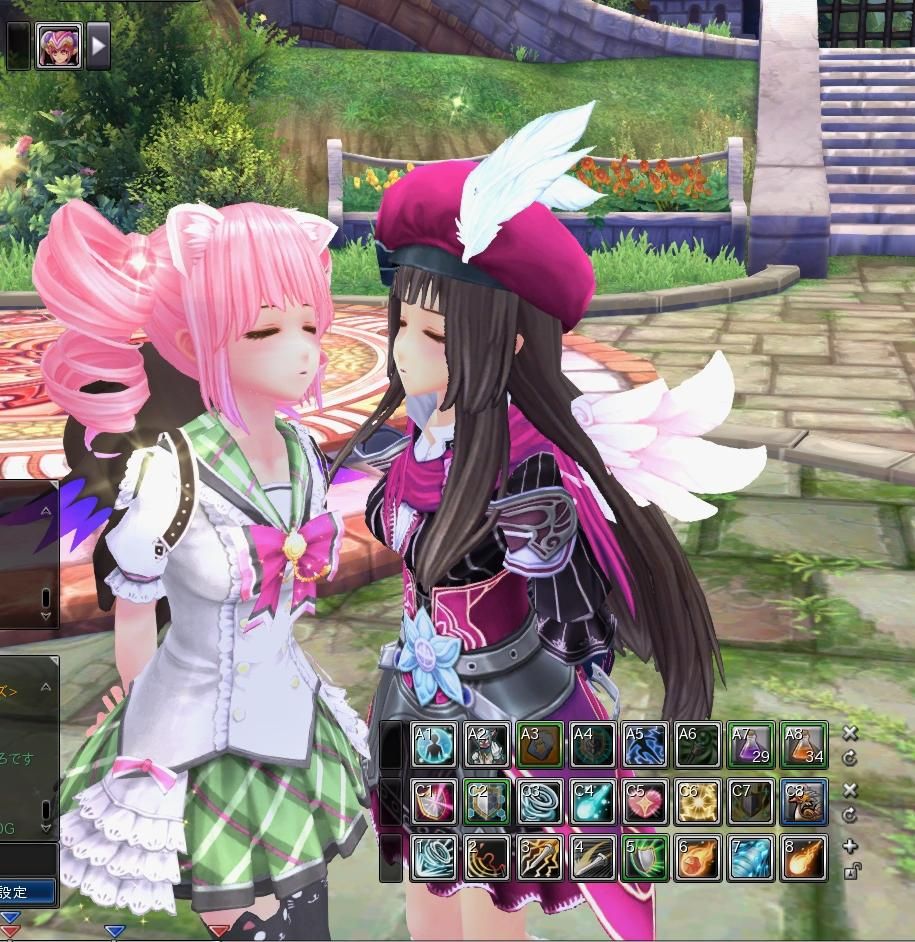Viewport: 915px width, 942px height.
Task: Open the 設定 settings button
Action: pyautogui.click(x=22, y=890)
